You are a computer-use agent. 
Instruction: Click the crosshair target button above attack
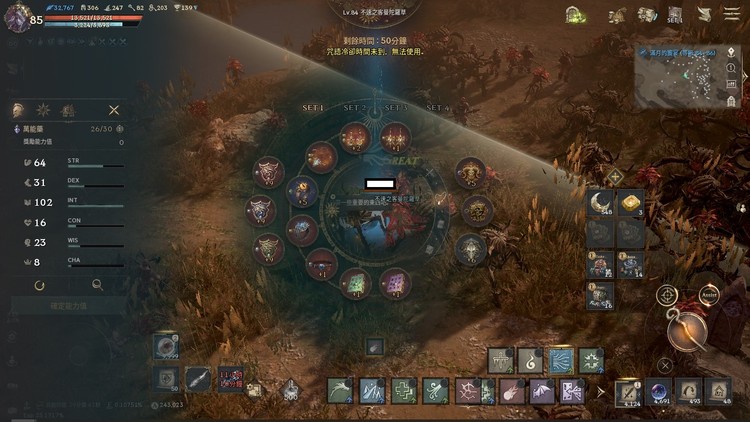coord(666,295)
